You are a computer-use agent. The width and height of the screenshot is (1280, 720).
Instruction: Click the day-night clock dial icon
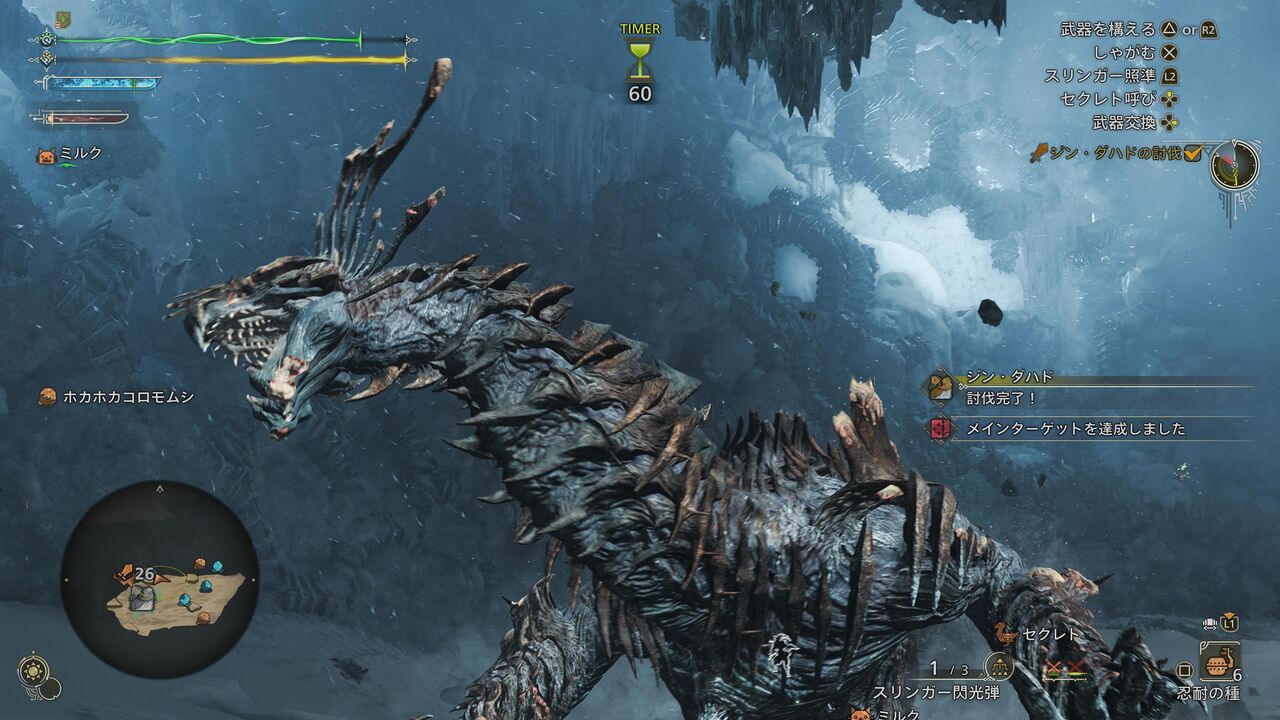coord(1234,165)
